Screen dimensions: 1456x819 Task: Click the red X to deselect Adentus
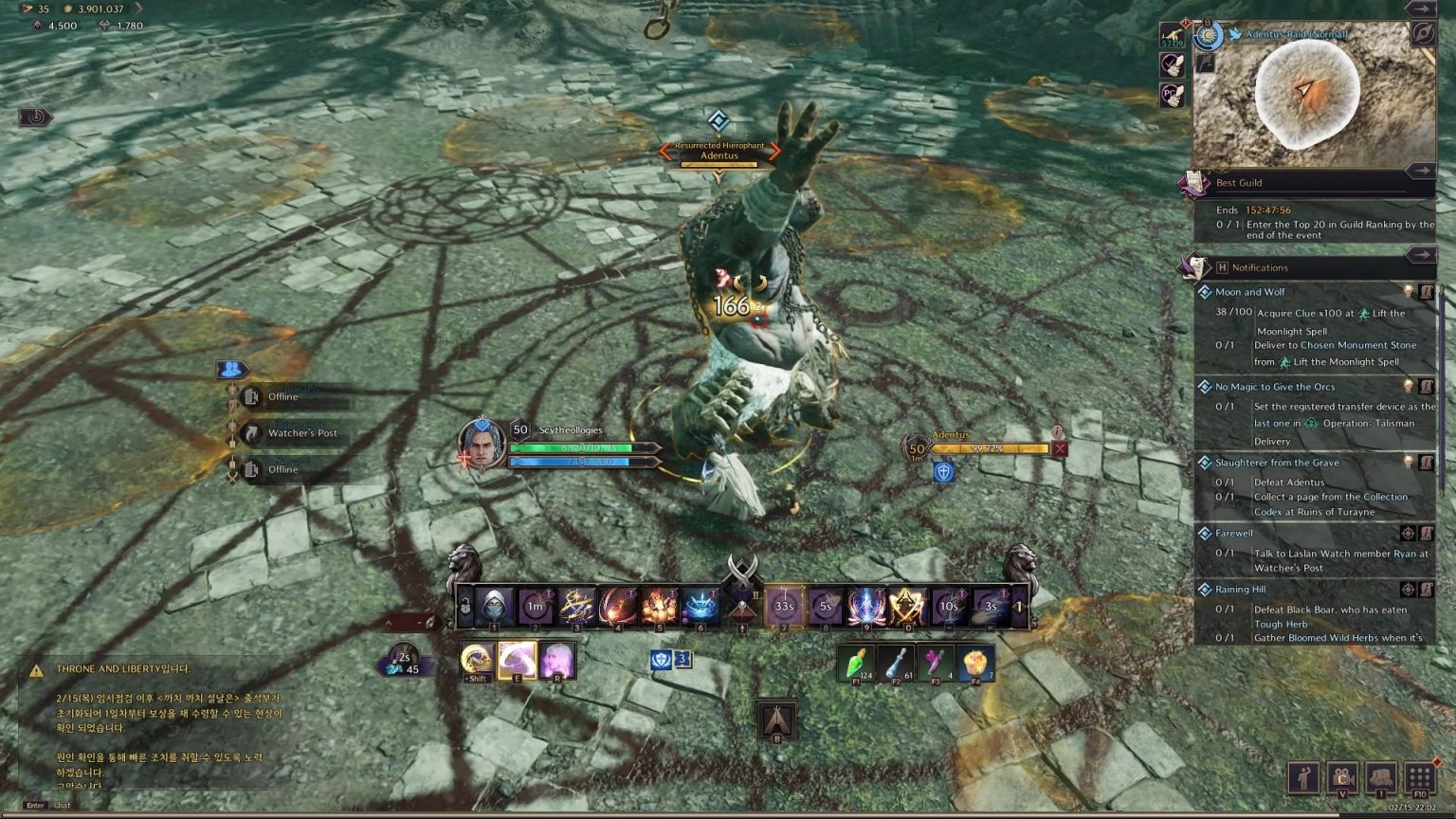(x=1059, y=447)
